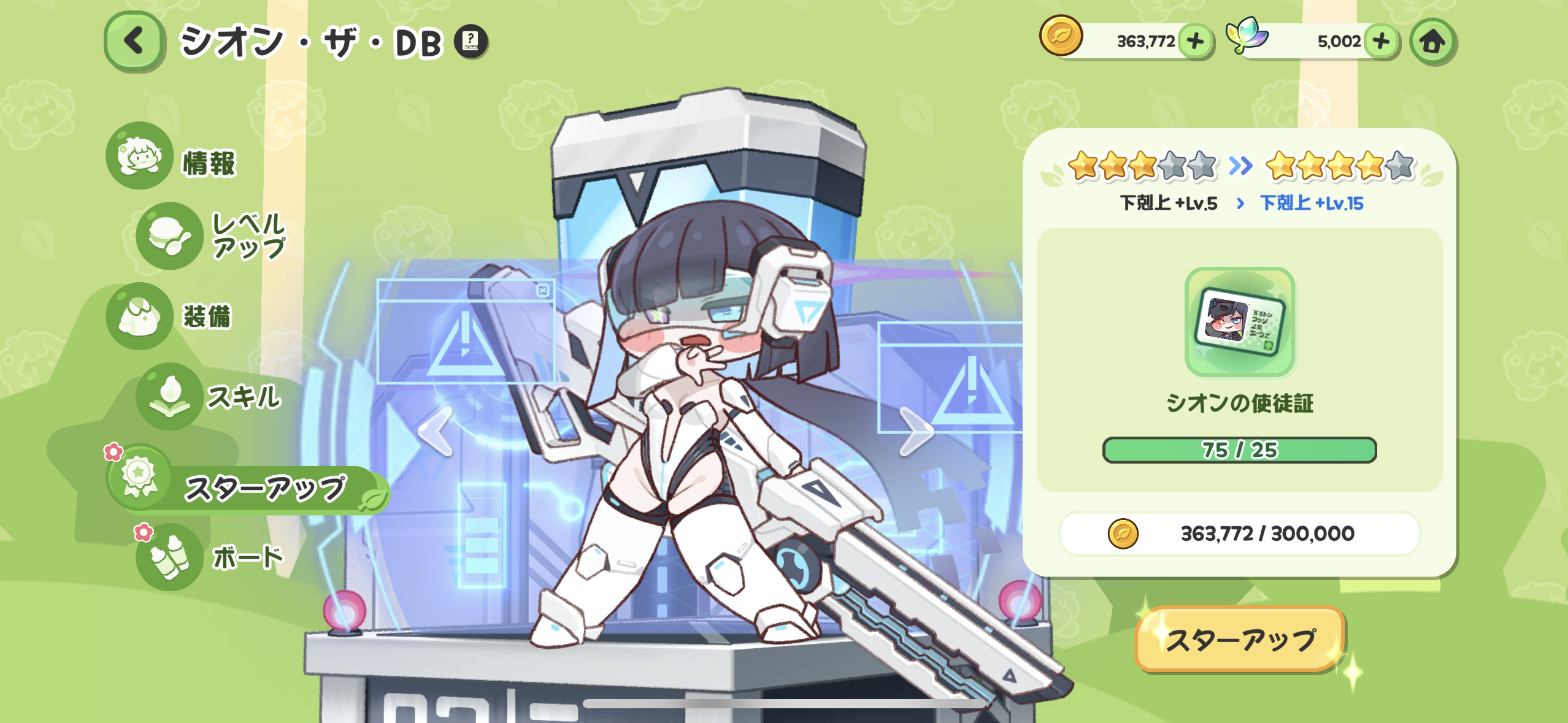
Task: Open the help book icon beside the character name
Action: pos(471,42)
